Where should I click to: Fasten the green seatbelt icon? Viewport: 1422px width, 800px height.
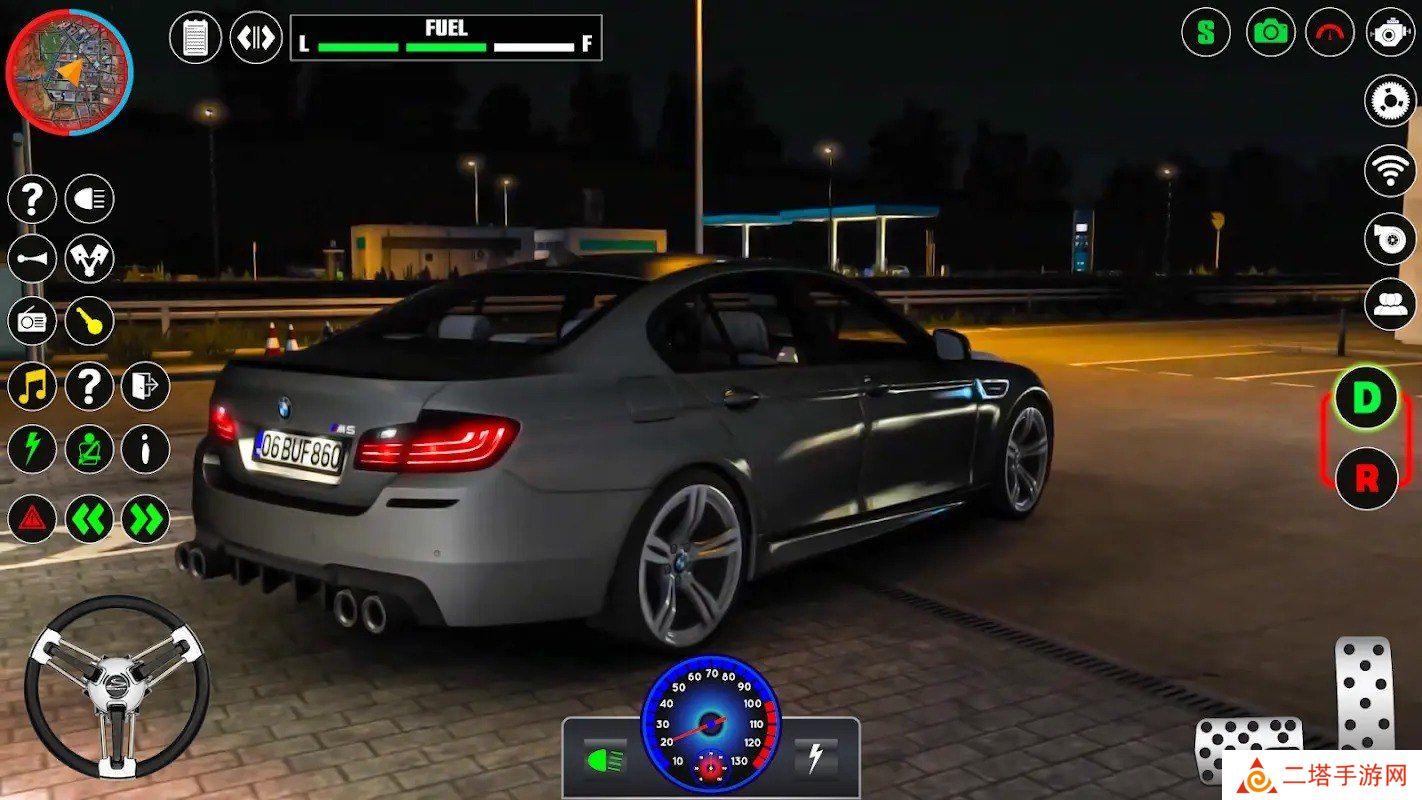90,449
